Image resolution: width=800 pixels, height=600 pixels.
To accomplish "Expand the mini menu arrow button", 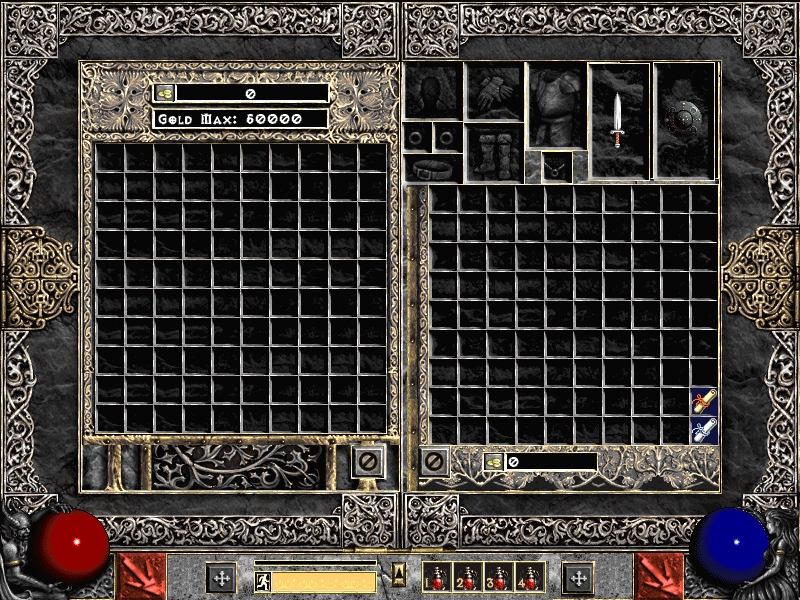I will point(399,573).
